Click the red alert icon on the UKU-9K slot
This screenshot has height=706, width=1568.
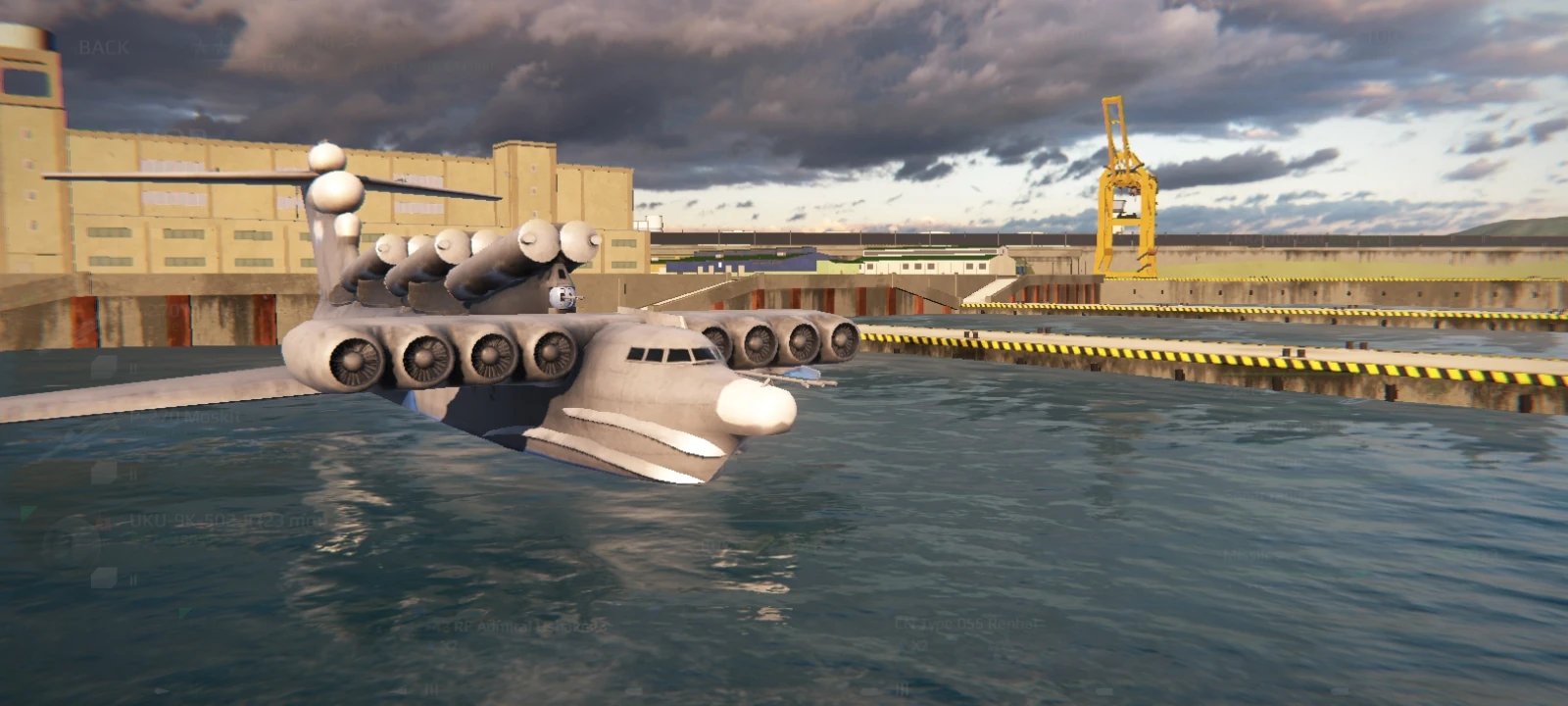pyautogui.click(x=104, y=524)
